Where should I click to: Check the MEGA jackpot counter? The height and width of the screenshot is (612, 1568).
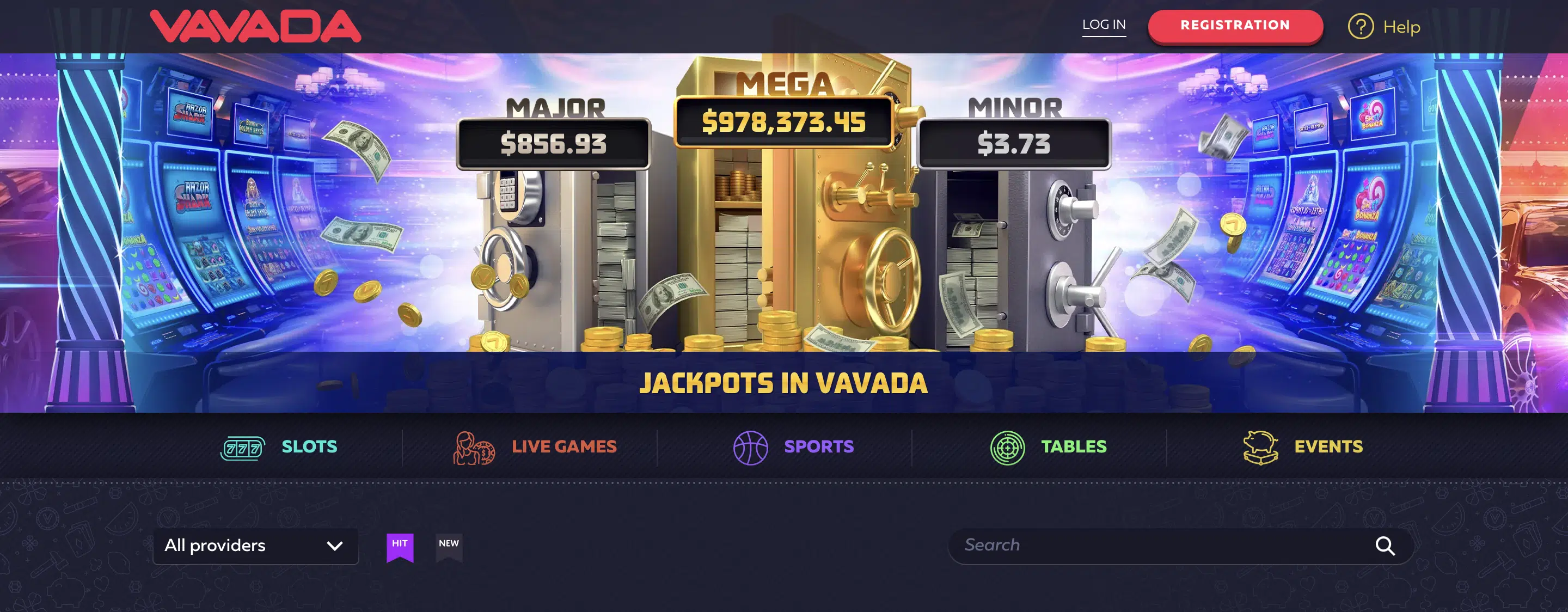point(784,123)
